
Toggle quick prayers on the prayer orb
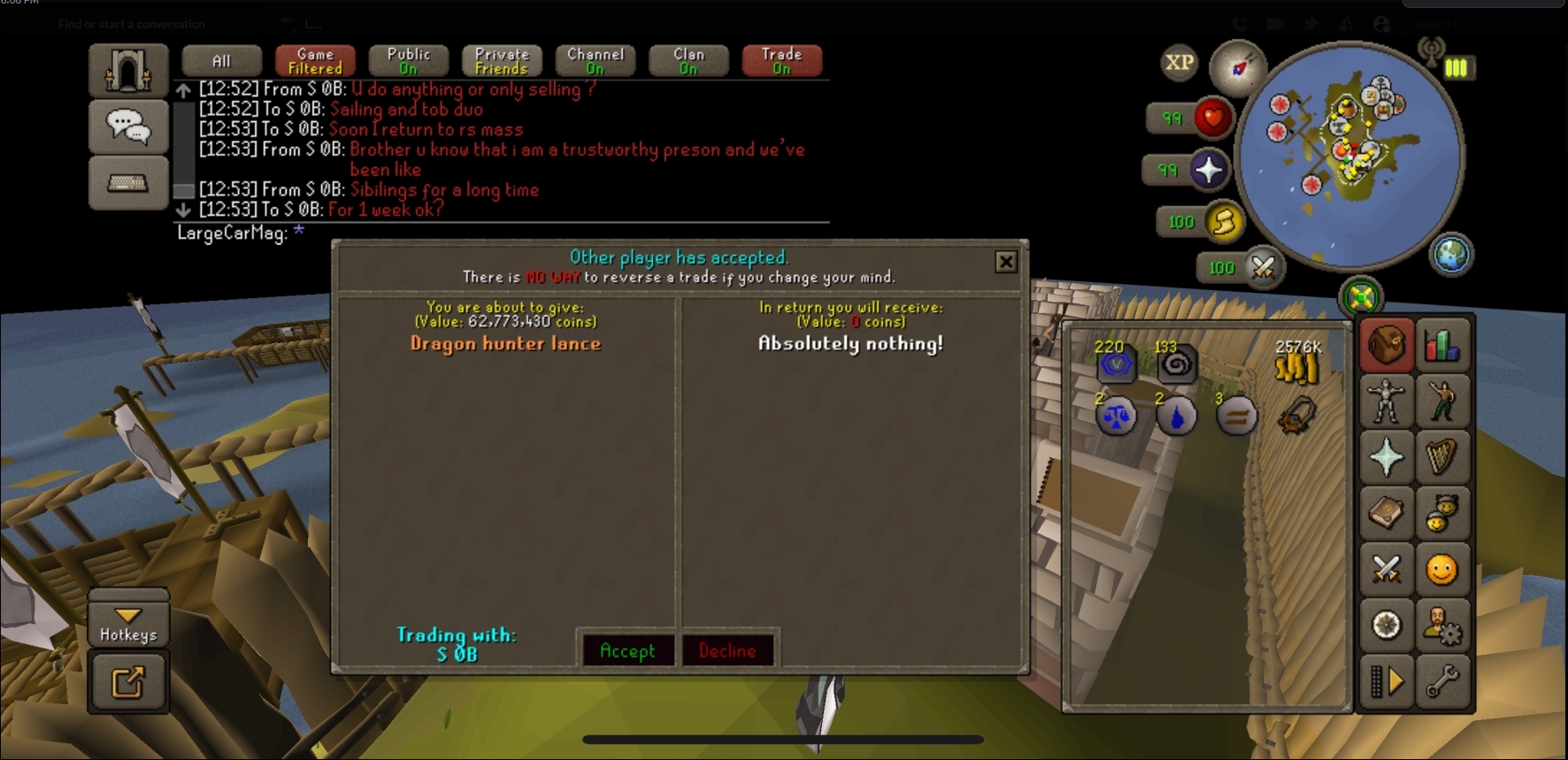(1208, 170)
